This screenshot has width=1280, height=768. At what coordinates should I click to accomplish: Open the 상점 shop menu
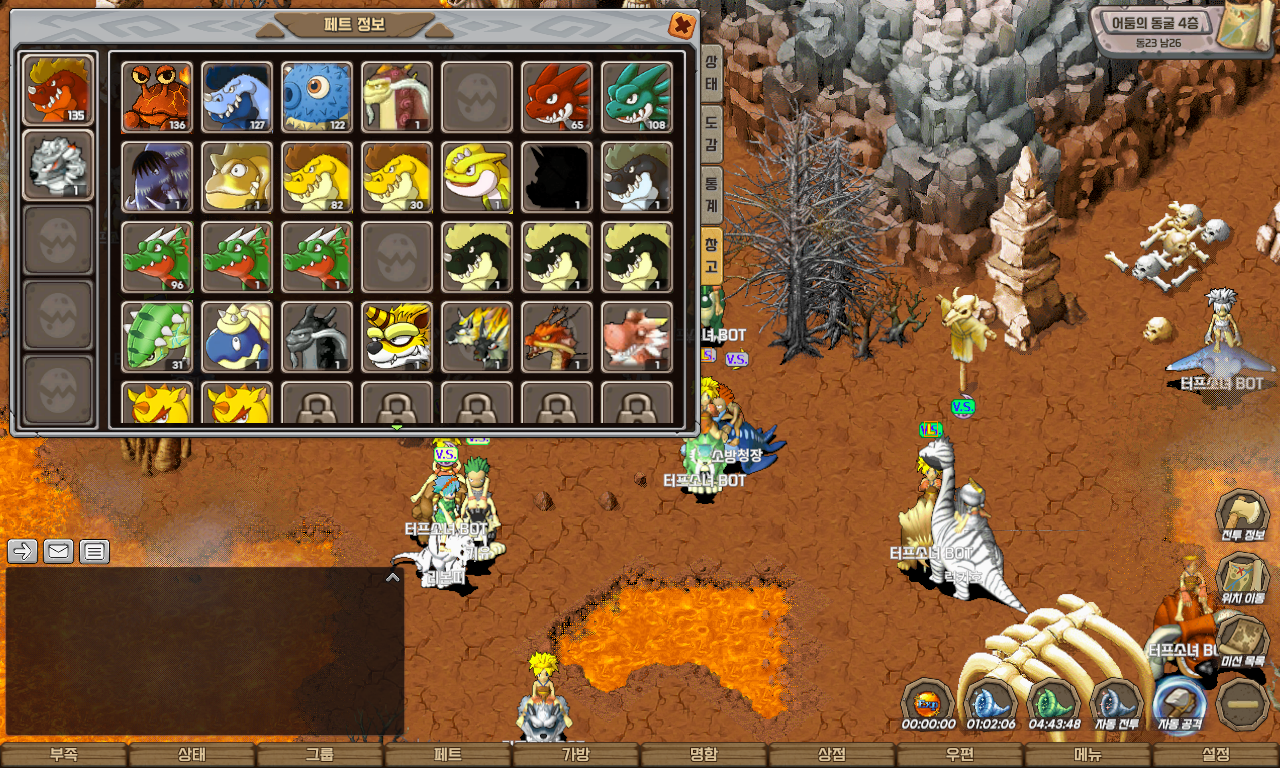click(832, 755)
